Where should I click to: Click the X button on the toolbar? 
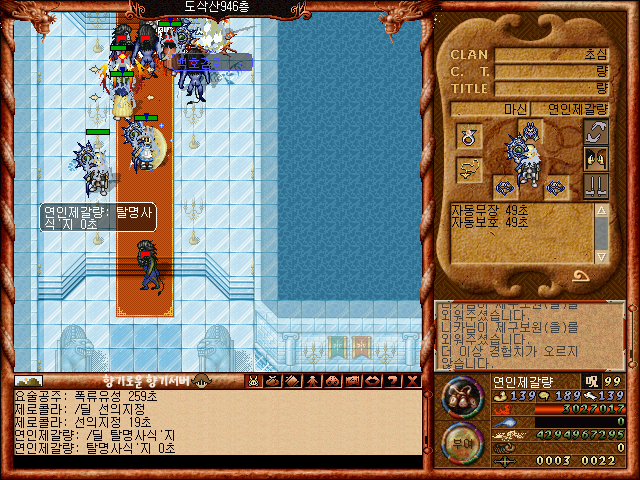point(410,380)
